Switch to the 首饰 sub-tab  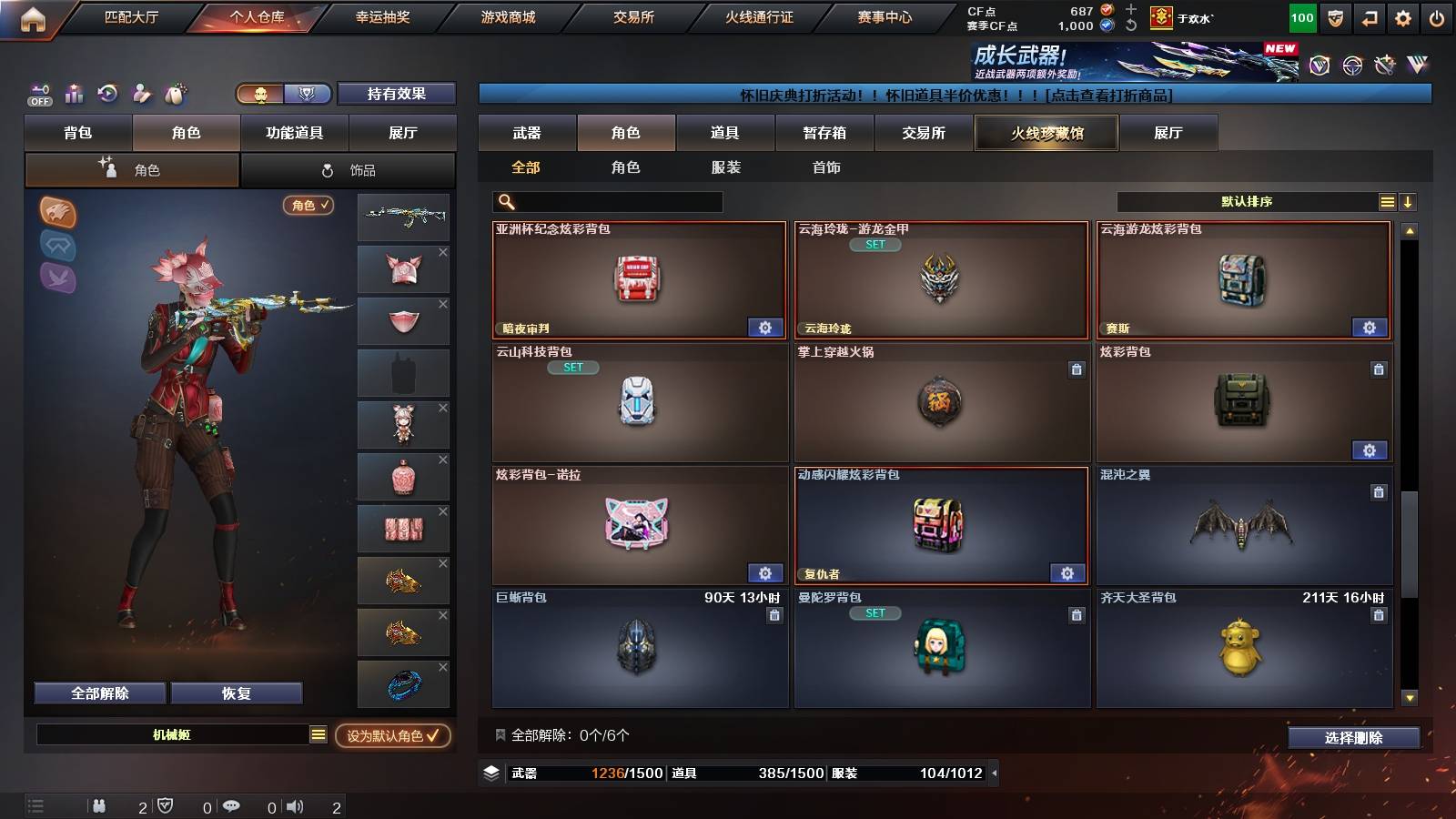coord(827,167)
